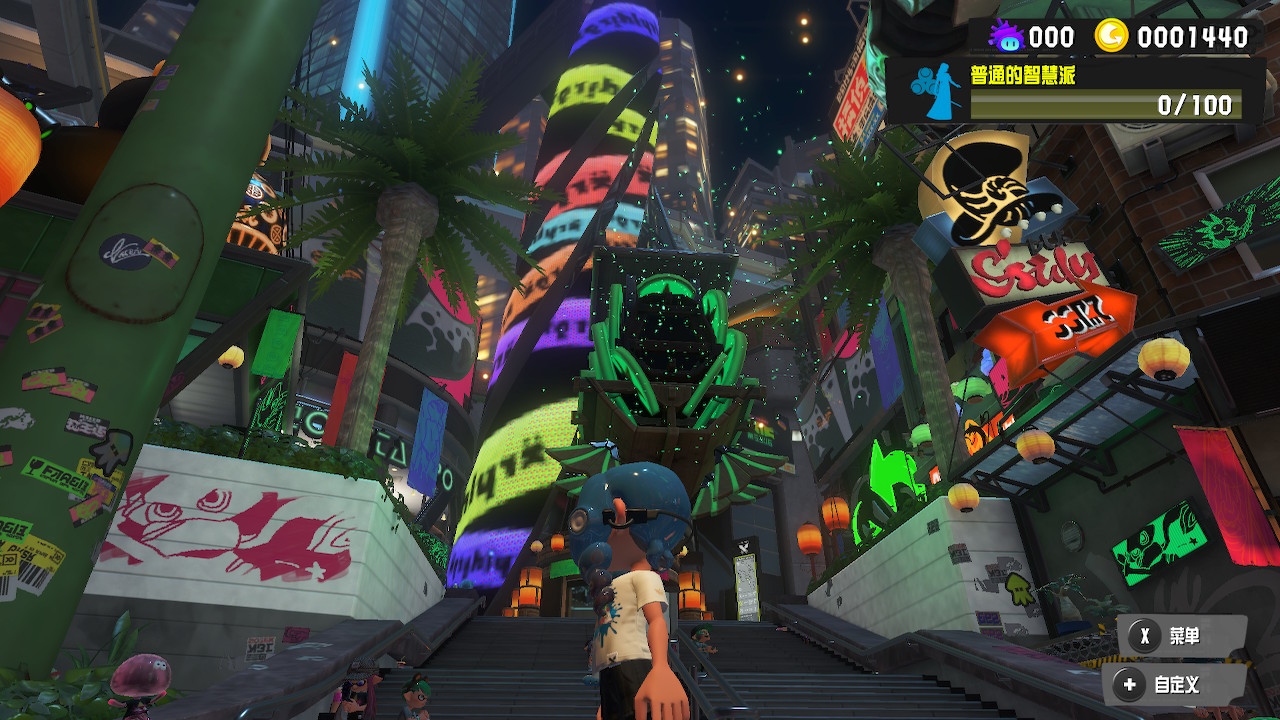Open the 菜单 menu button
The image size is (1280, 720).
click(x=1181, y=636)
